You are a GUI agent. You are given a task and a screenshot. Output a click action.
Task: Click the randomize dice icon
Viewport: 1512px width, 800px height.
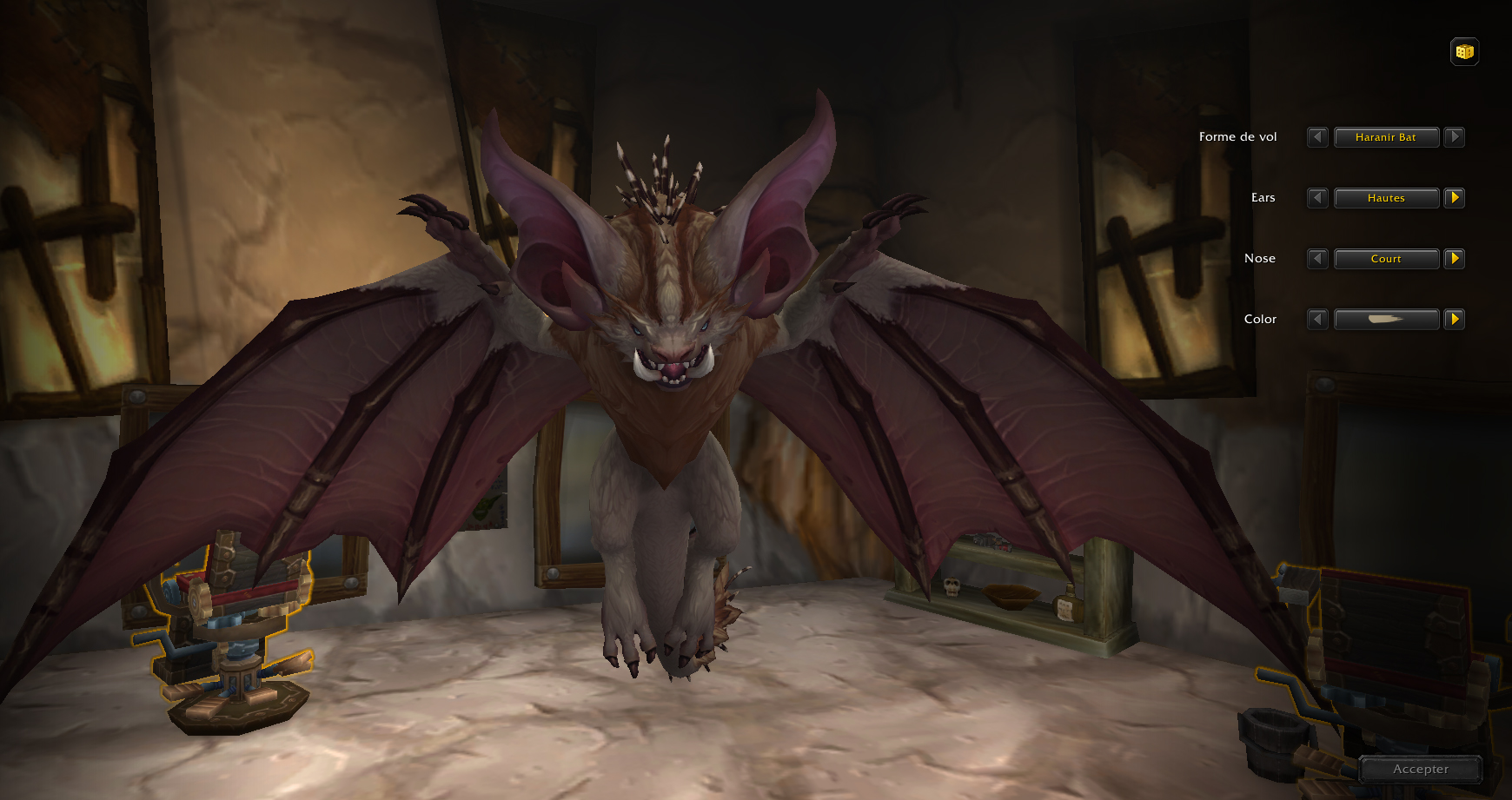point(1464,52)
